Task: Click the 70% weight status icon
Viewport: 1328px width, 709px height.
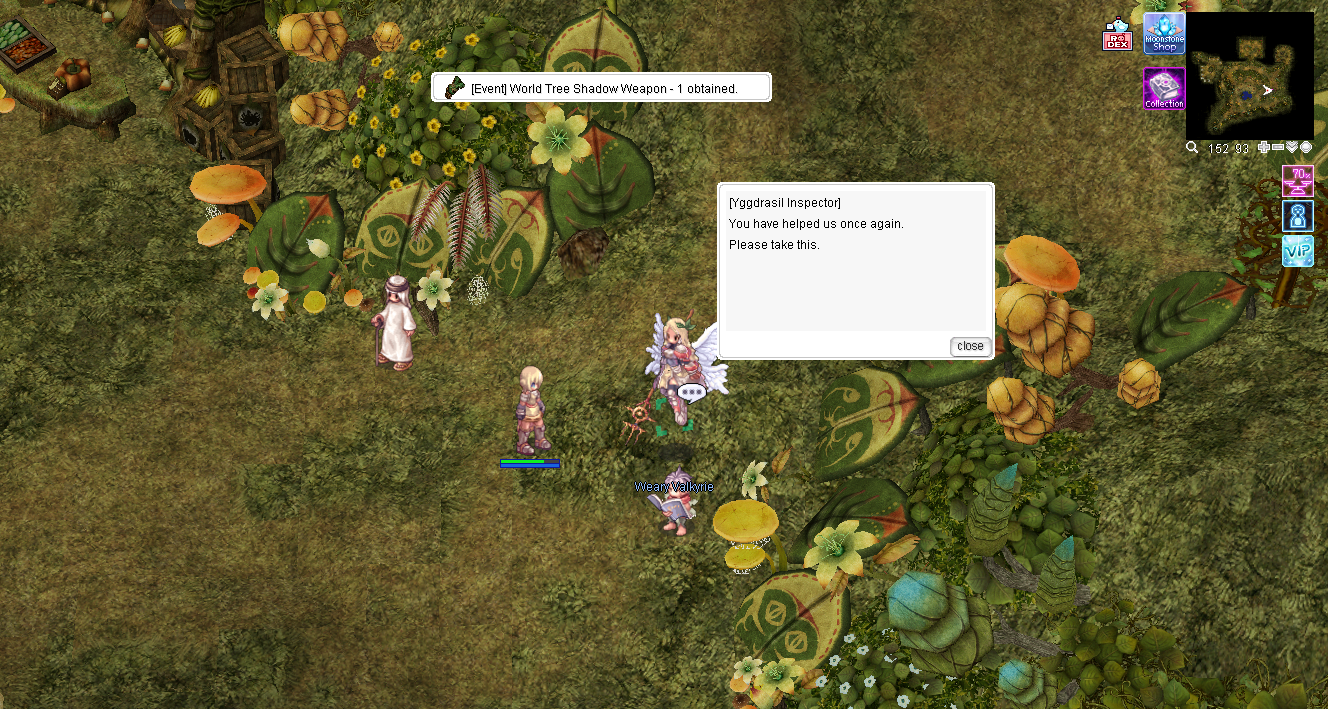Action: tap(1298, 181)
